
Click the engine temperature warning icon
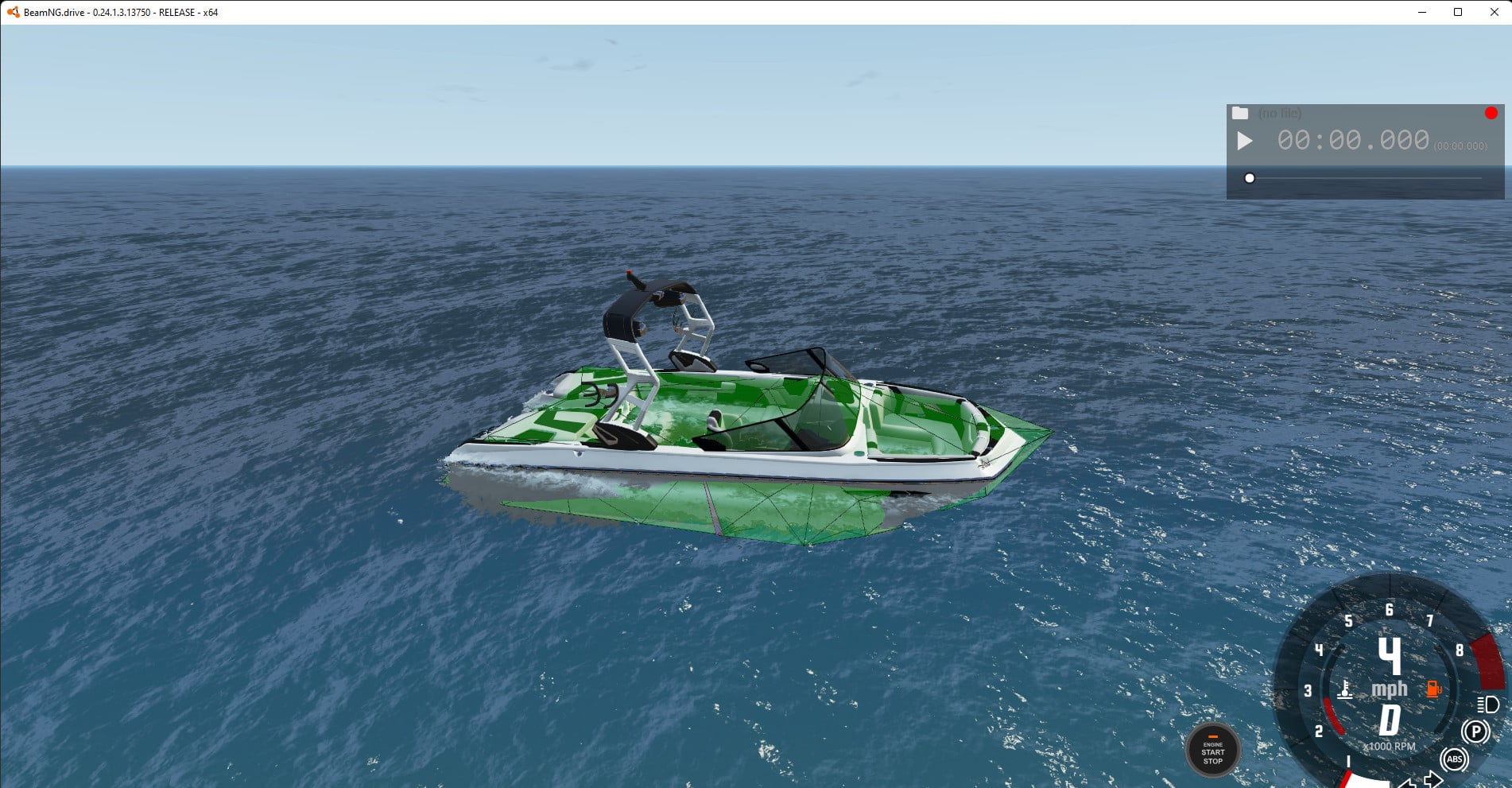(1346, 689)
